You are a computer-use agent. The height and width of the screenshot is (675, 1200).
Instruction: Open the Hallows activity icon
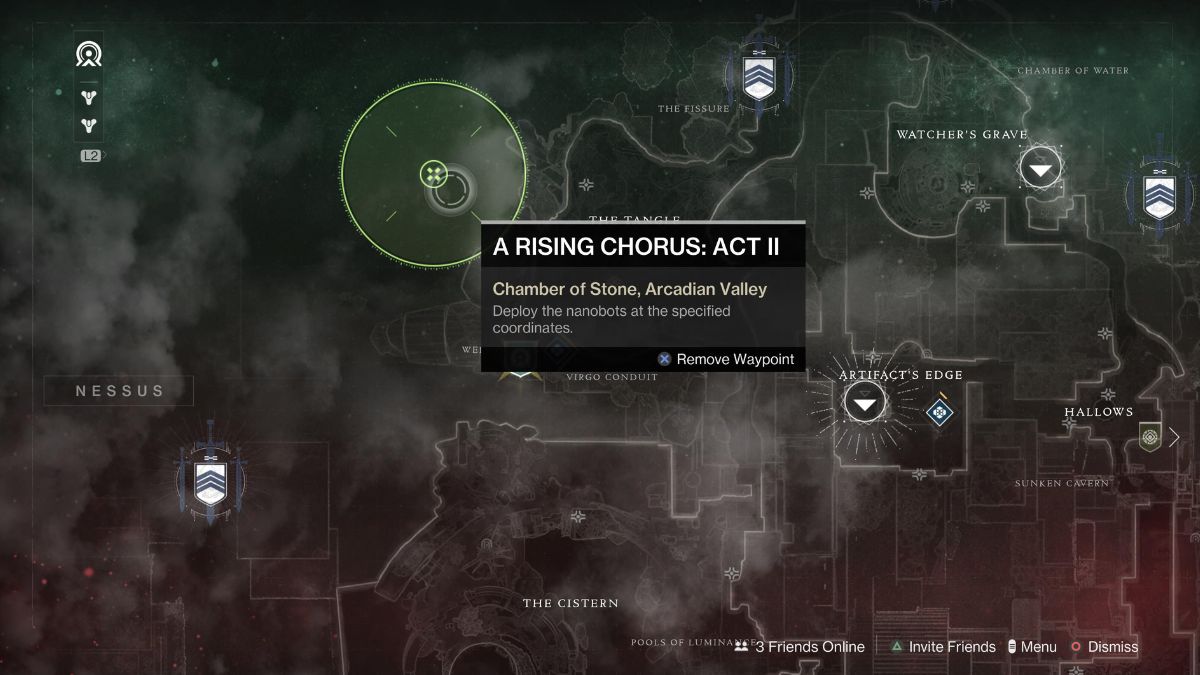(1149, 436)
